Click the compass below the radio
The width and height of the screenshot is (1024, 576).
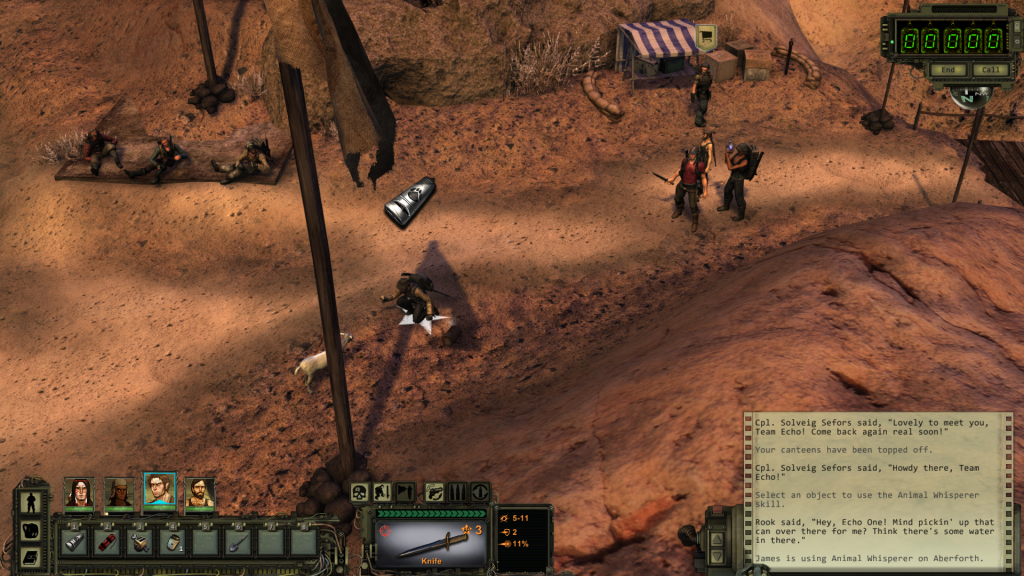pyautogui.click(x=968, y=97)
